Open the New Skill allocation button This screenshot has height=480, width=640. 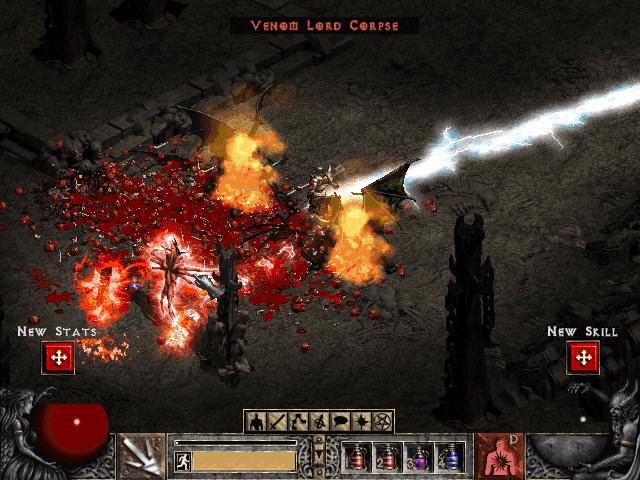pos(582,357)
